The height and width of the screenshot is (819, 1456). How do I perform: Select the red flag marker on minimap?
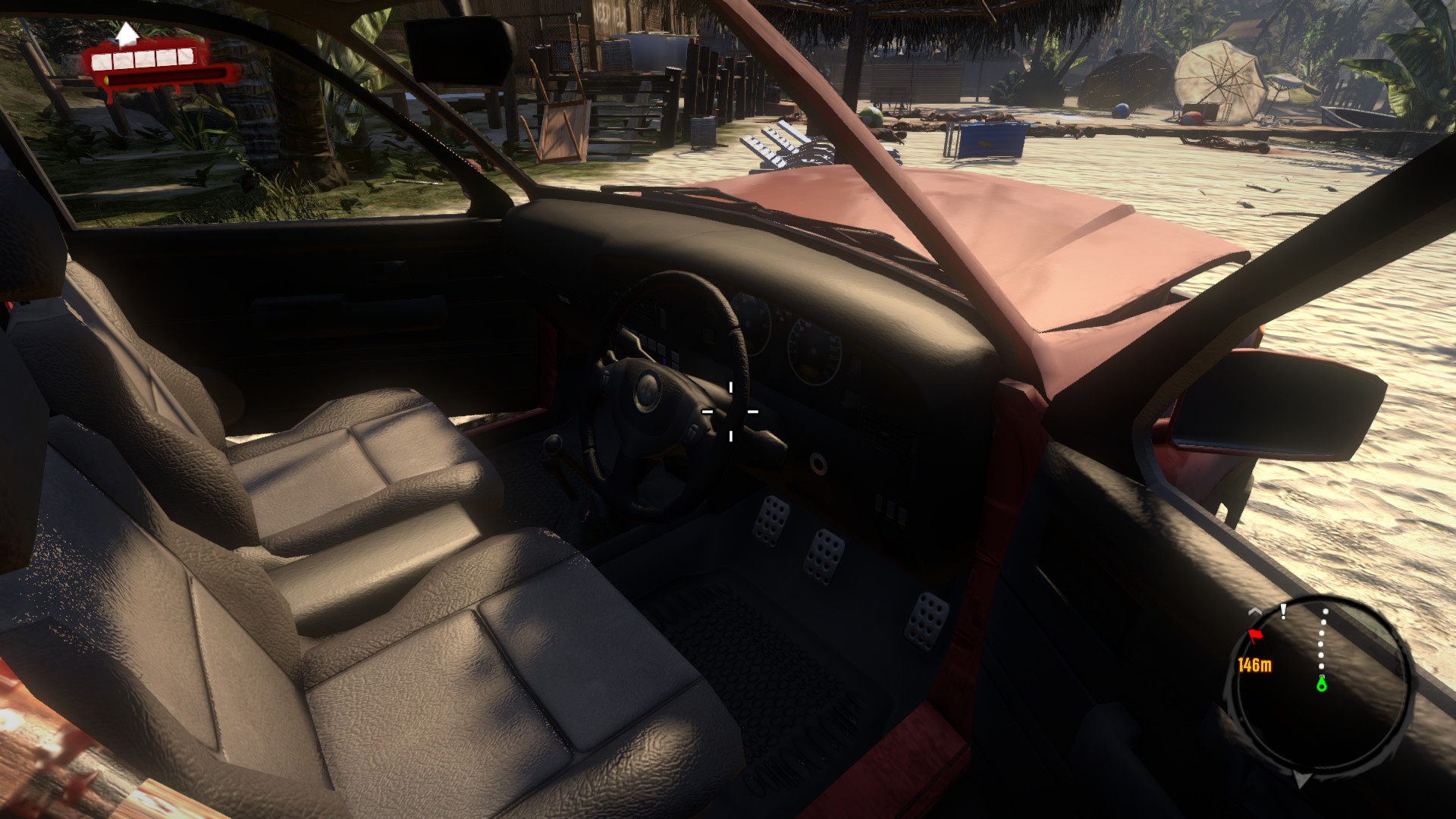point(1255,635)
